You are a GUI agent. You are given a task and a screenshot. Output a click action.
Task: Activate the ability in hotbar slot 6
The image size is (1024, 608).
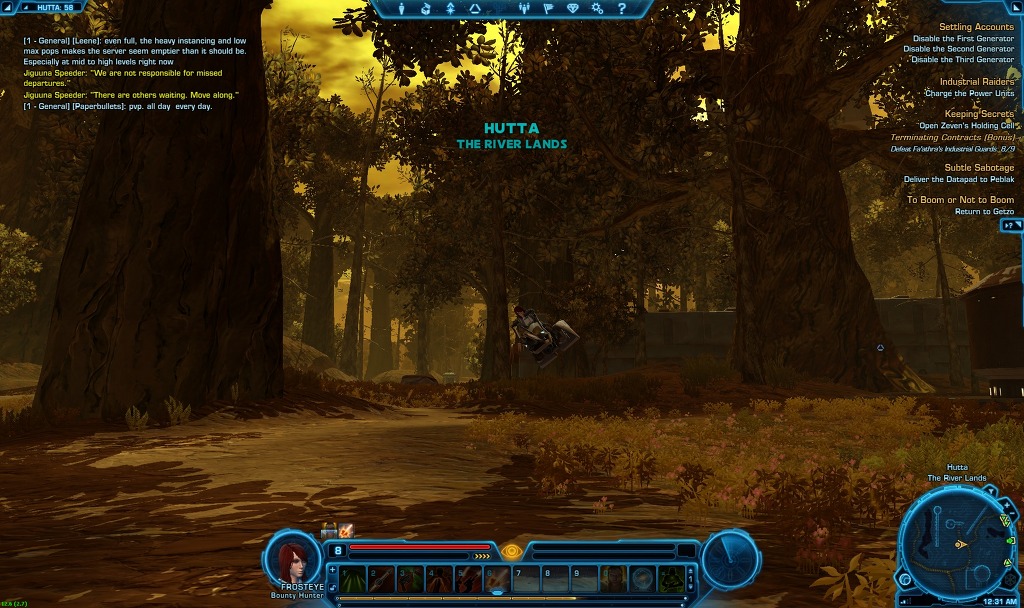pyautogui.click(x=497, y=578)
